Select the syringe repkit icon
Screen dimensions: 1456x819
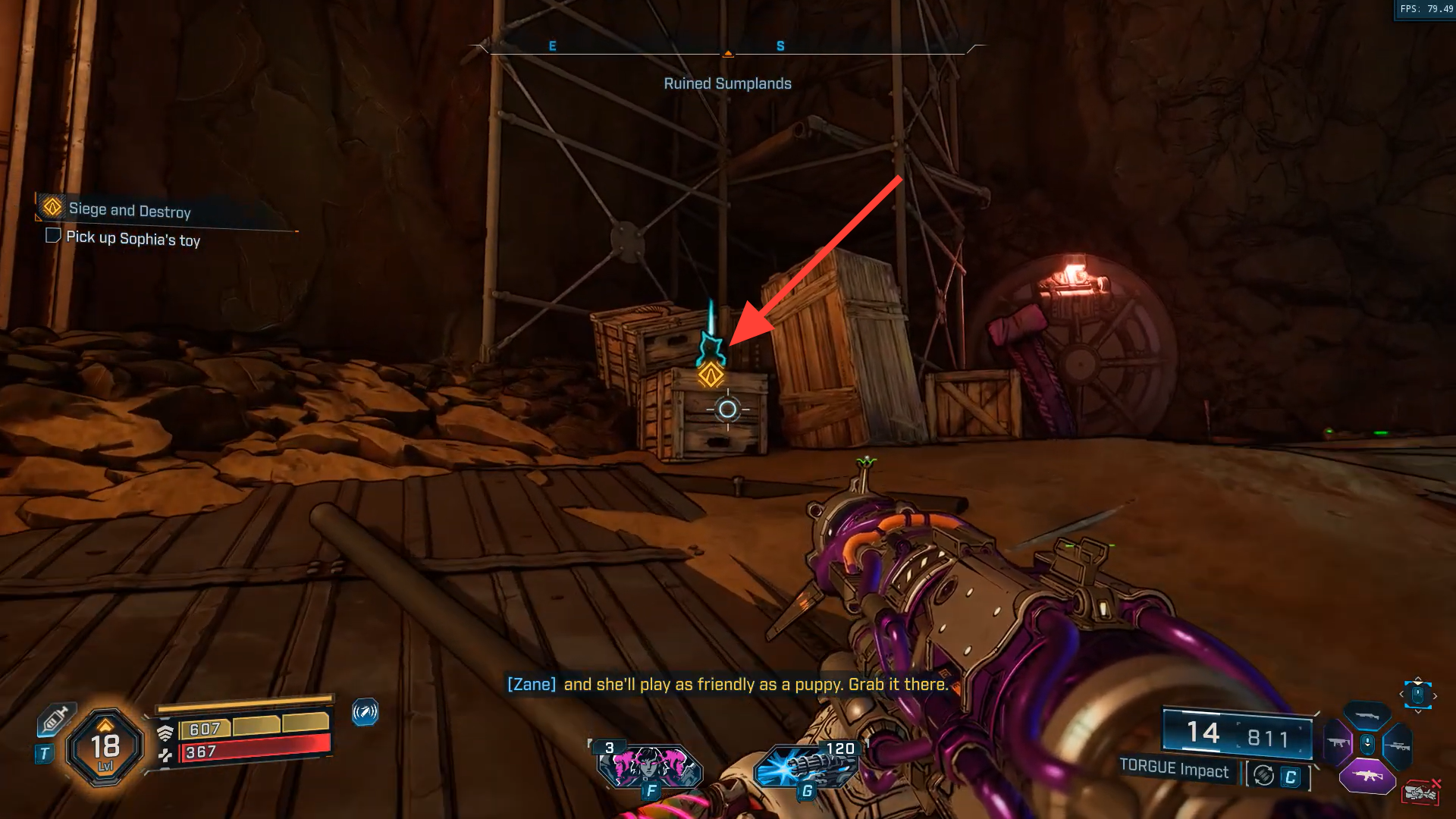55,719
